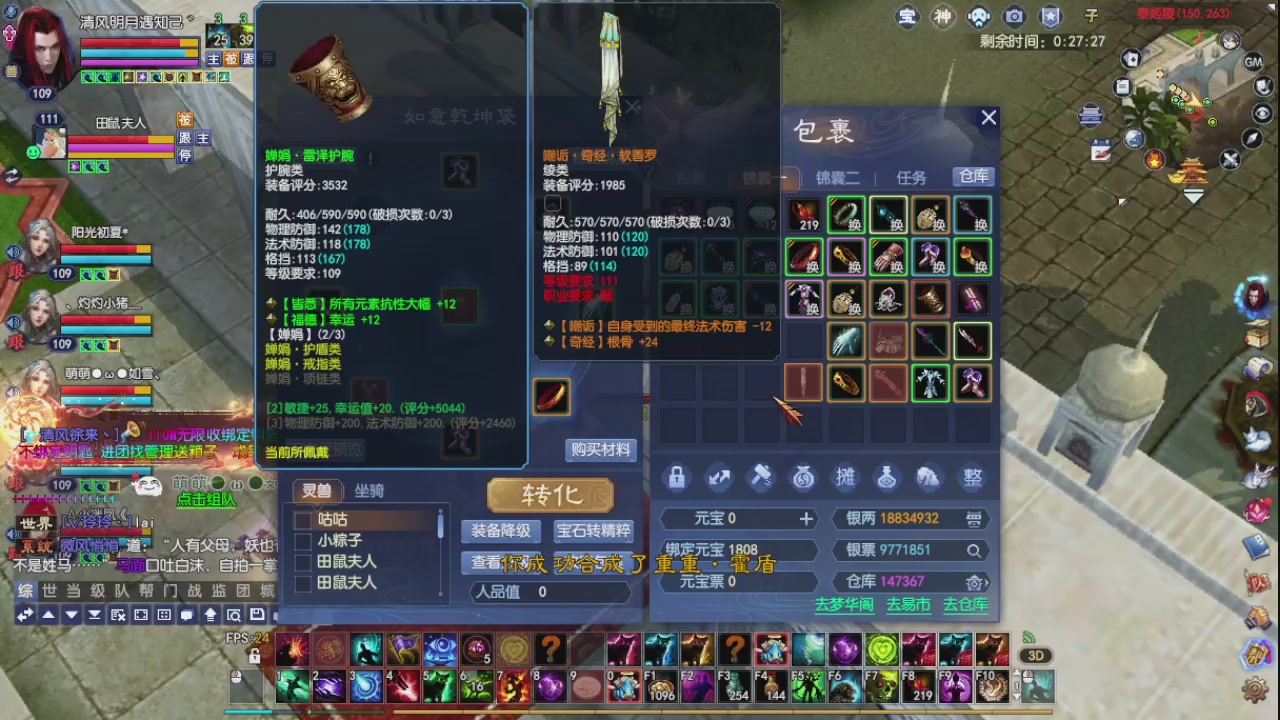This screenshot has width=1280, height=720.
Task: Click the money pouch icon in the bag toolbar
Action: pos(803,478)
